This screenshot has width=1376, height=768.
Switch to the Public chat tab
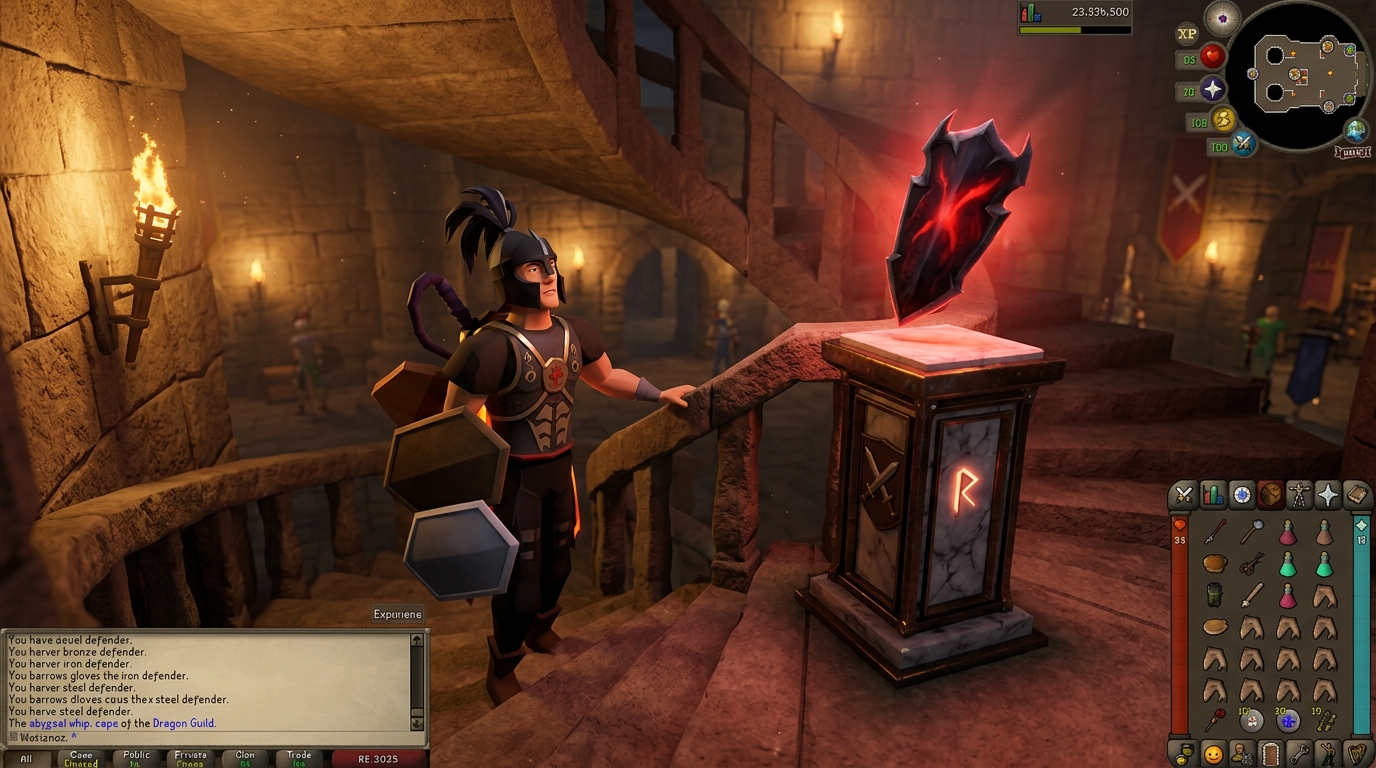click(x=137, y=759)
